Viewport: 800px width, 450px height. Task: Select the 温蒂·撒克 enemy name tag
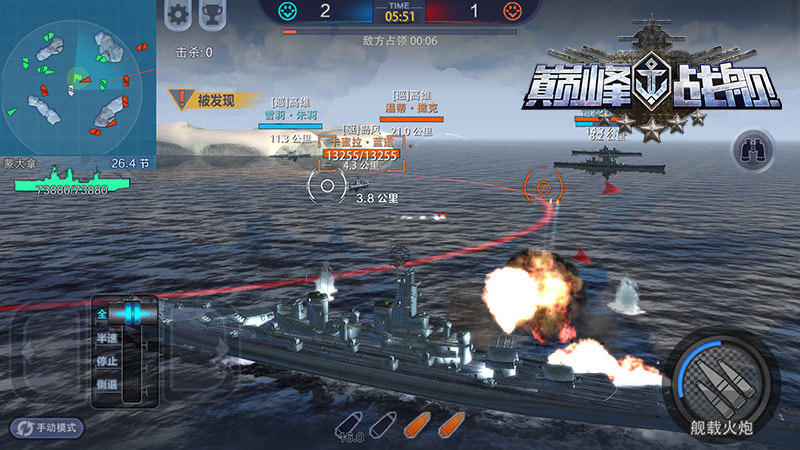pyautogui.click(x=412, y=108)
